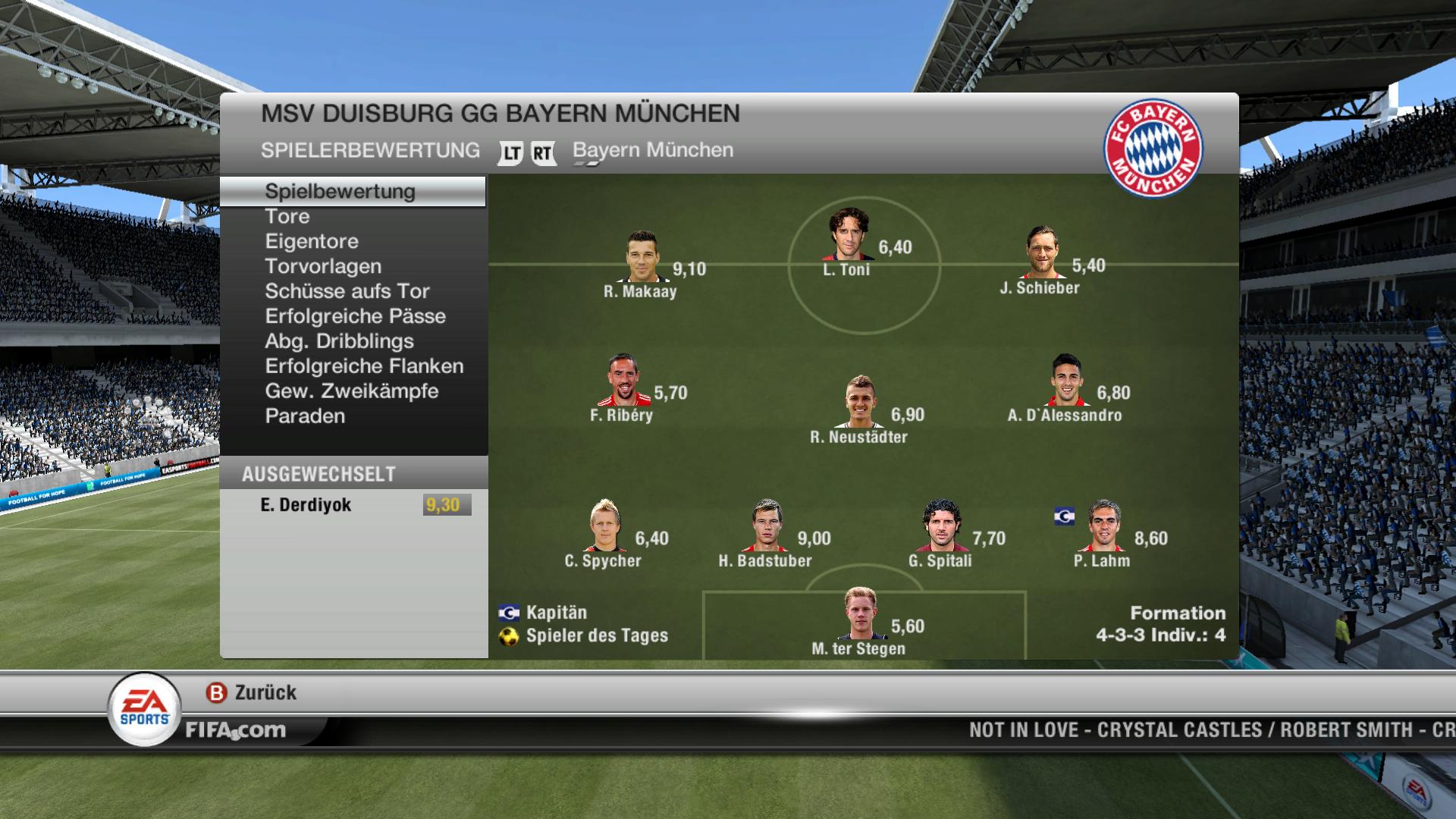This screenshot has width=1456, height=819.
Task: Select Schüsse aufs Tor entry
Action: tap(347, 292)
